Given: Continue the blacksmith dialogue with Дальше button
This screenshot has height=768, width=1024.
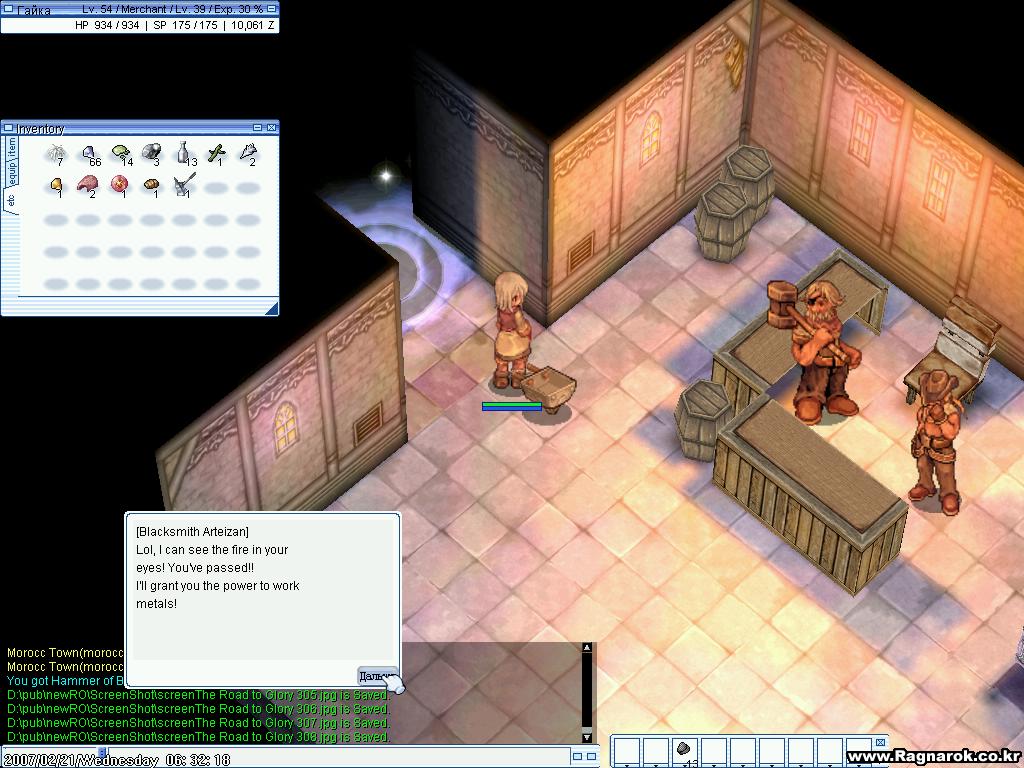Looking at the screenshot, I should click(x=377, y=676).
